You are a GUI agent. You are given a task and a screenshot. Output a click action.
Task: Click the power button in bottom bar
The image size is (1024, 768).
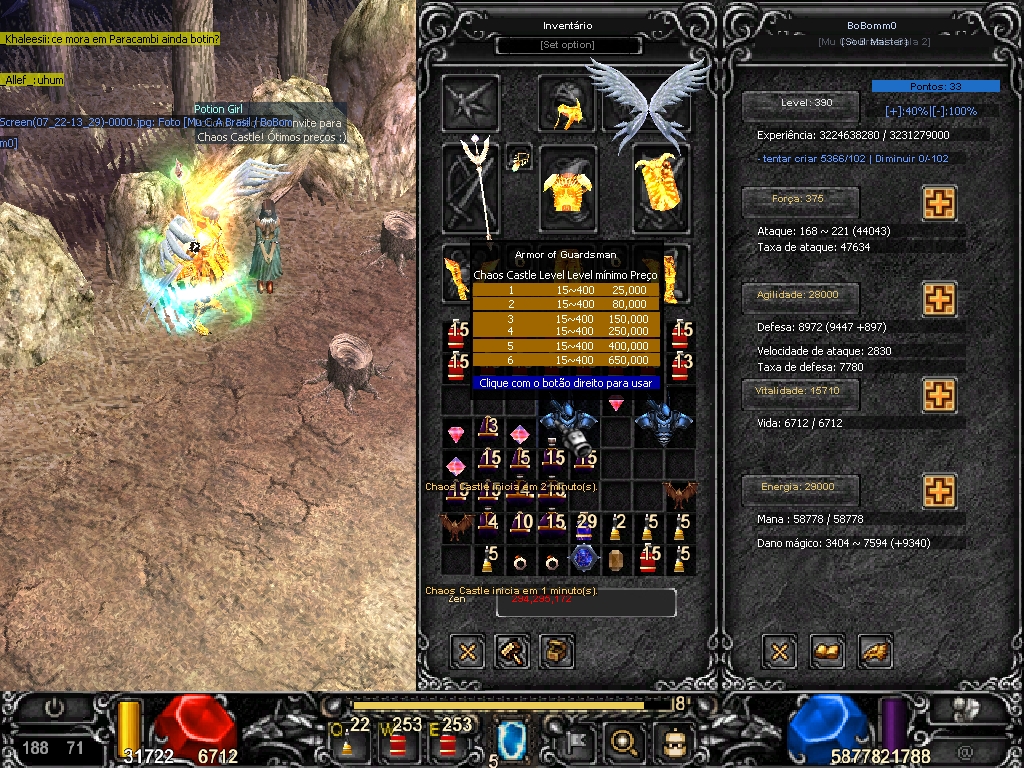54,708
